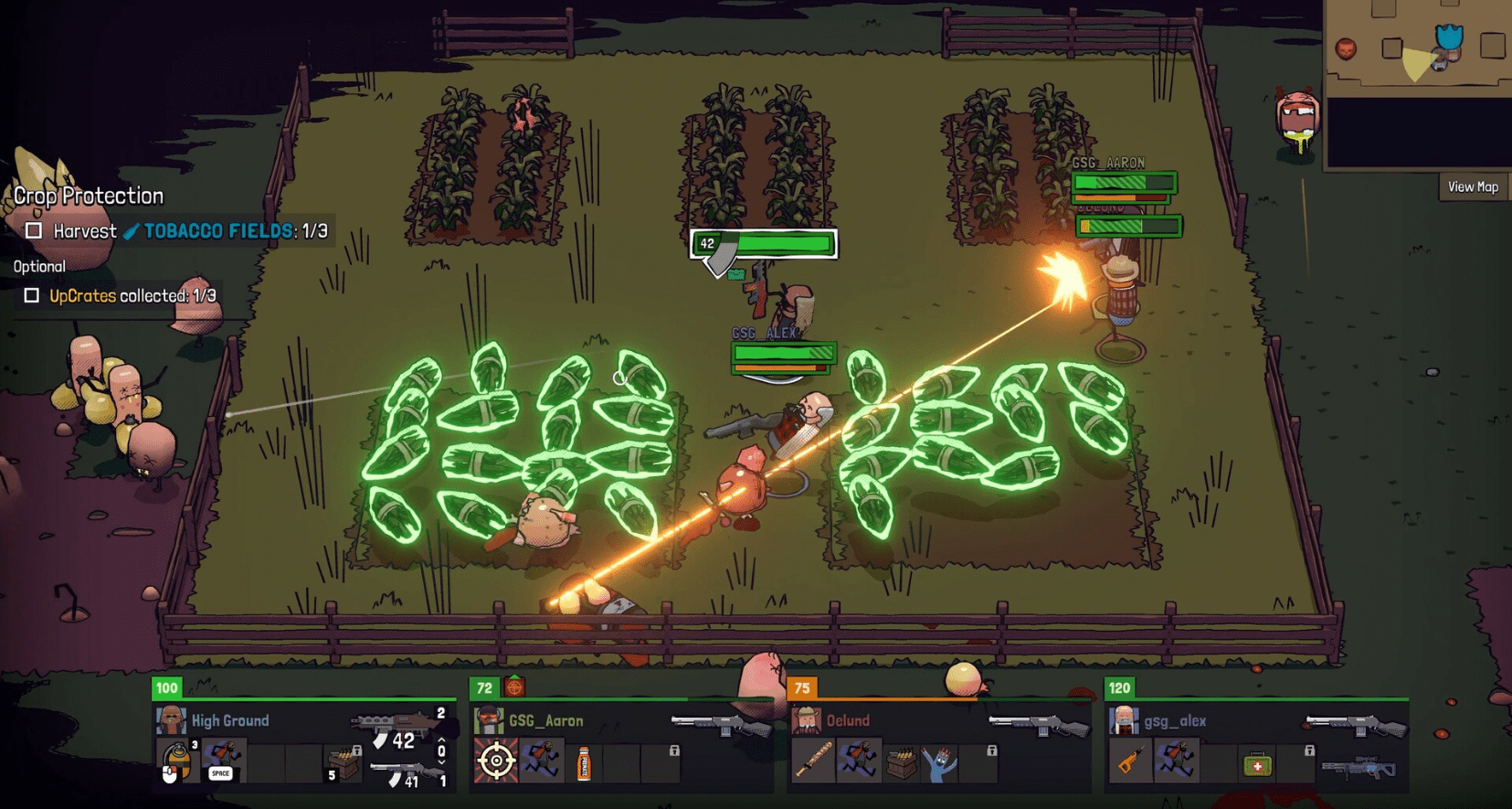The image size is (1512, 809).
Task: Click High Ground's sprint ability icon
Action: [x=224, y=758]
